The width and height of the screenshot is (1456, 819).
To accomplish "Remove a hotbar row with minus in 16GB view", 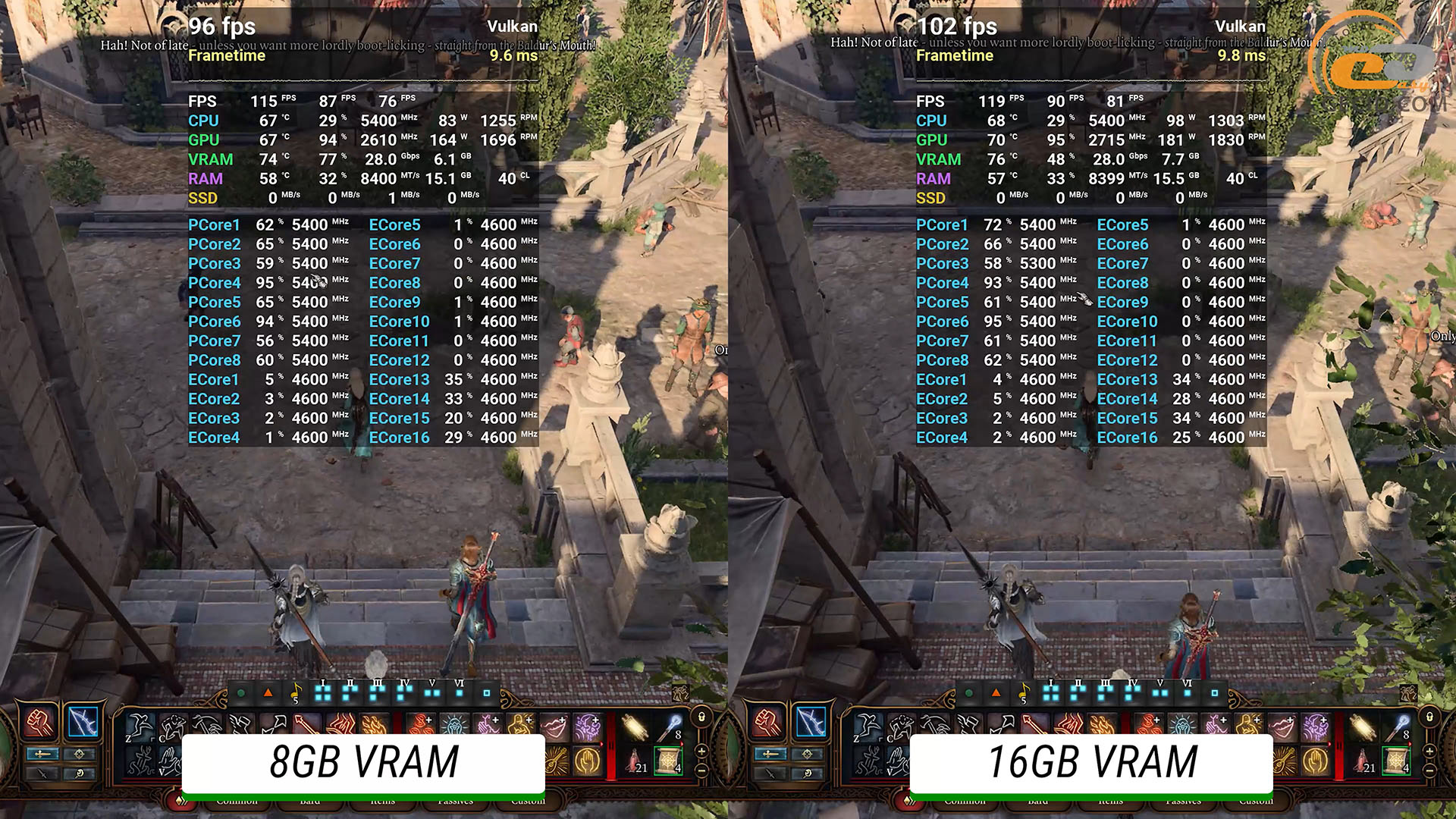I will 1429,770.
